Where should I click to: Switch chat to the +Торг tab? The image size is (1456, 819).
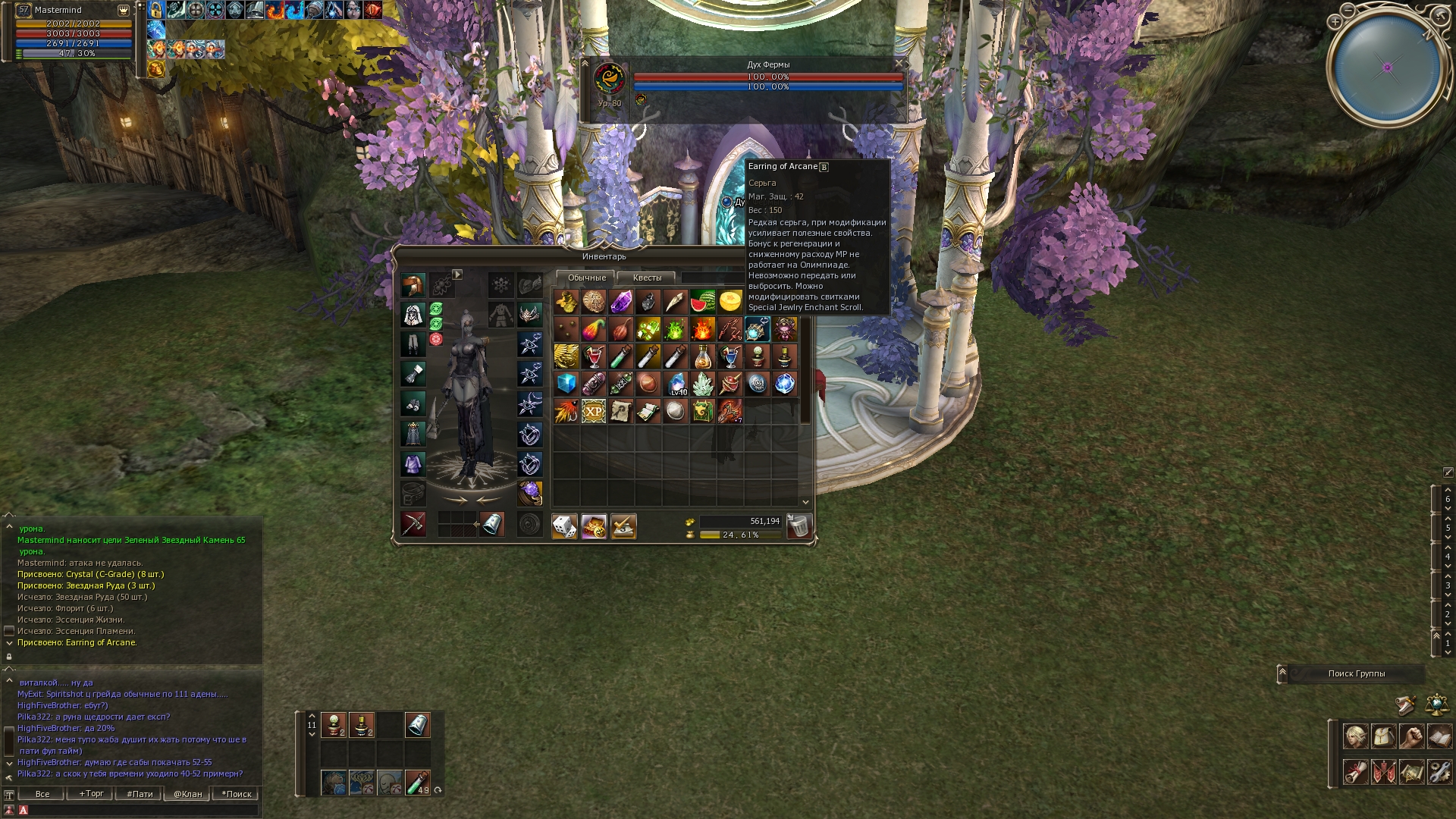(x=91, y=794)
